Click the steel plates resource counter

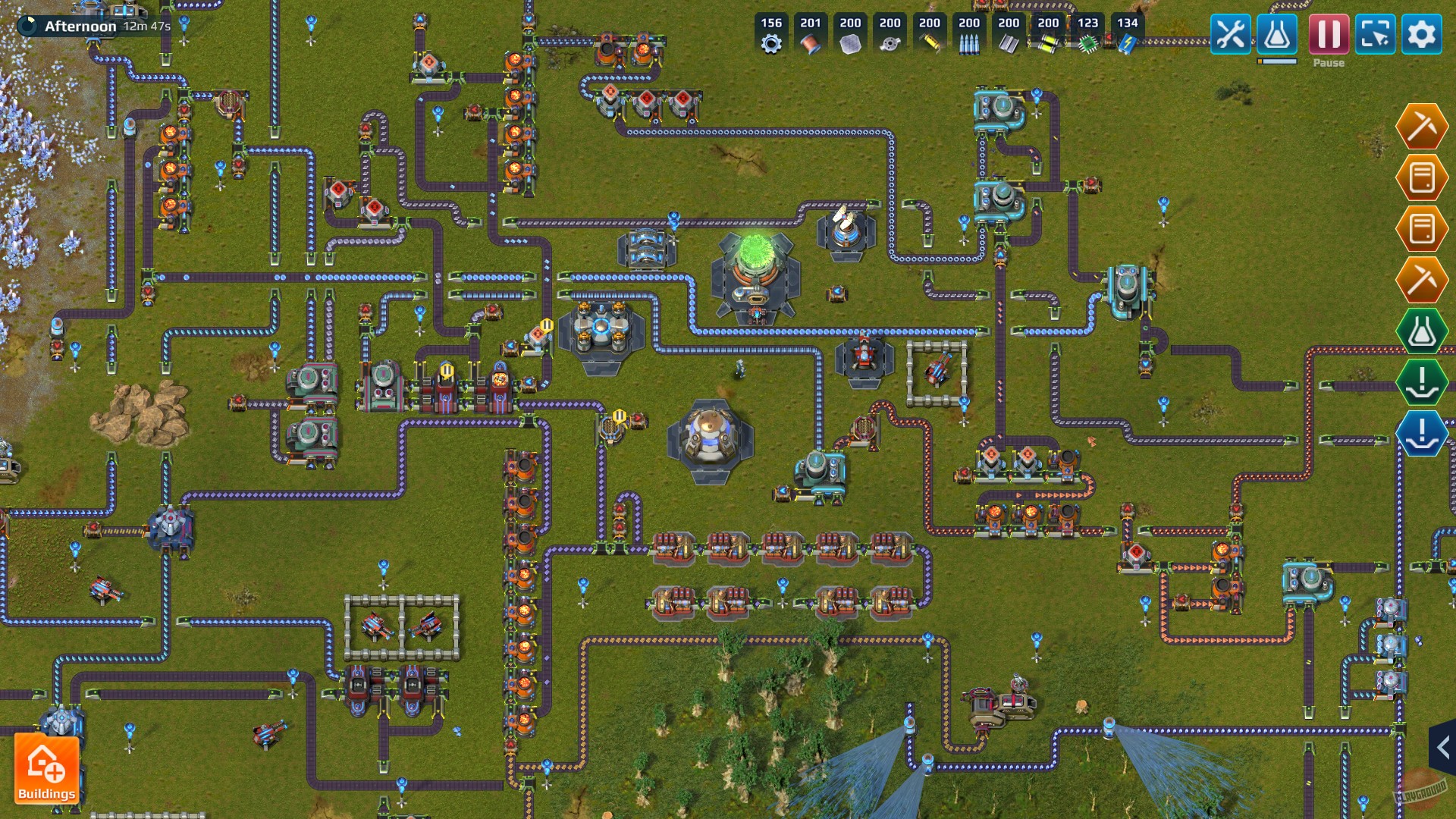pos(1009,34)
